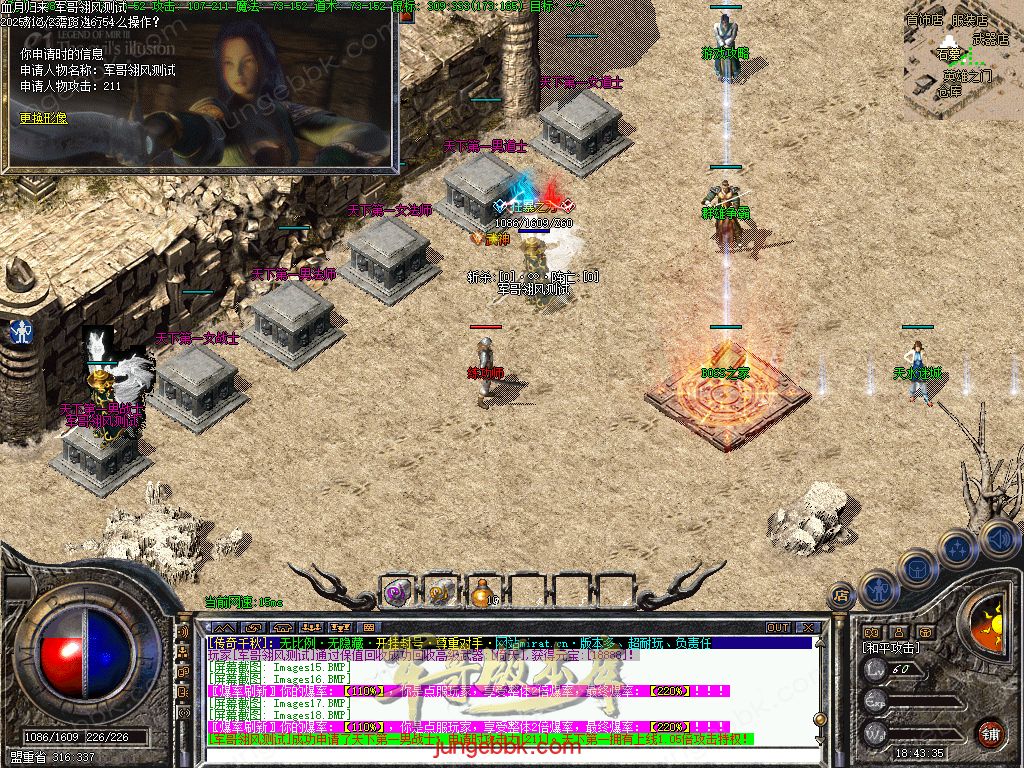Select the golden scroll belt slot
This screenshot has height=768, width=1024.
(x=439, y=592)
